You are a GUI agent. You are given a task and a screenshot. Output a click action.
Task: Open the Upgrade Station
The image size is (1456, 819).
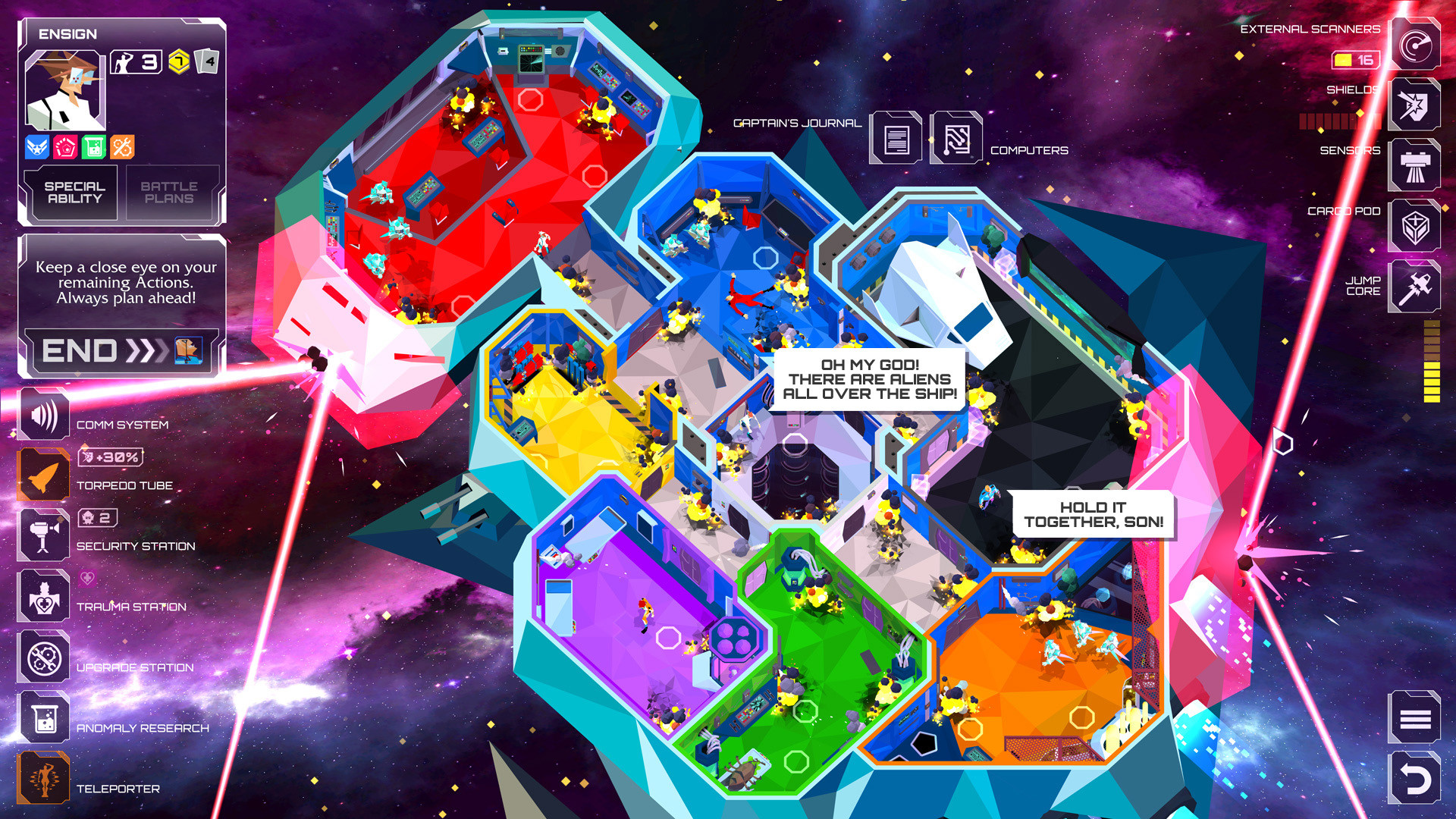(43, 657)
